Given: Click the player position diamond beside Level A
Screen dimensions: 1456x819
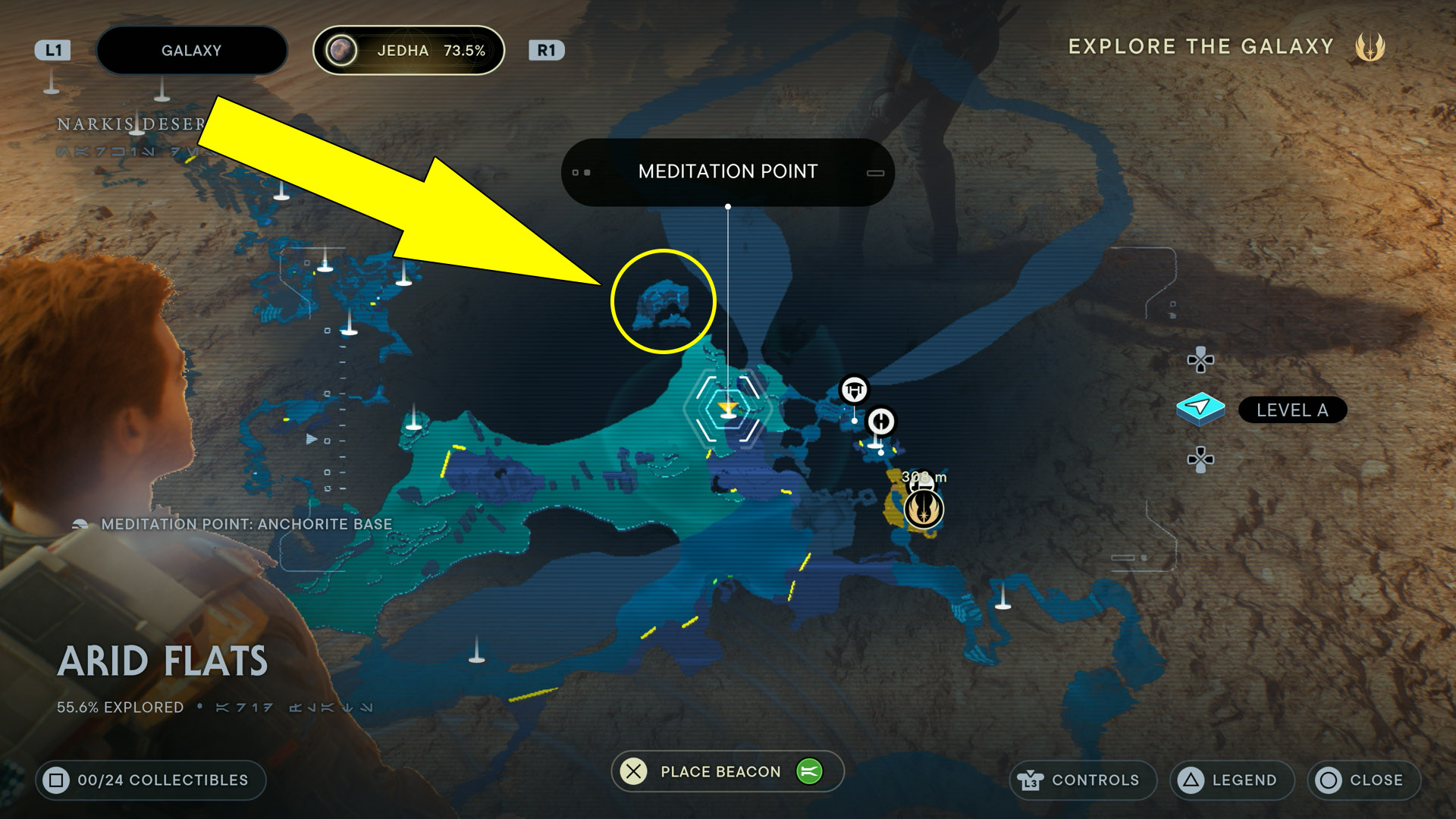Looking at the screenshot, I should [1201, 407].
